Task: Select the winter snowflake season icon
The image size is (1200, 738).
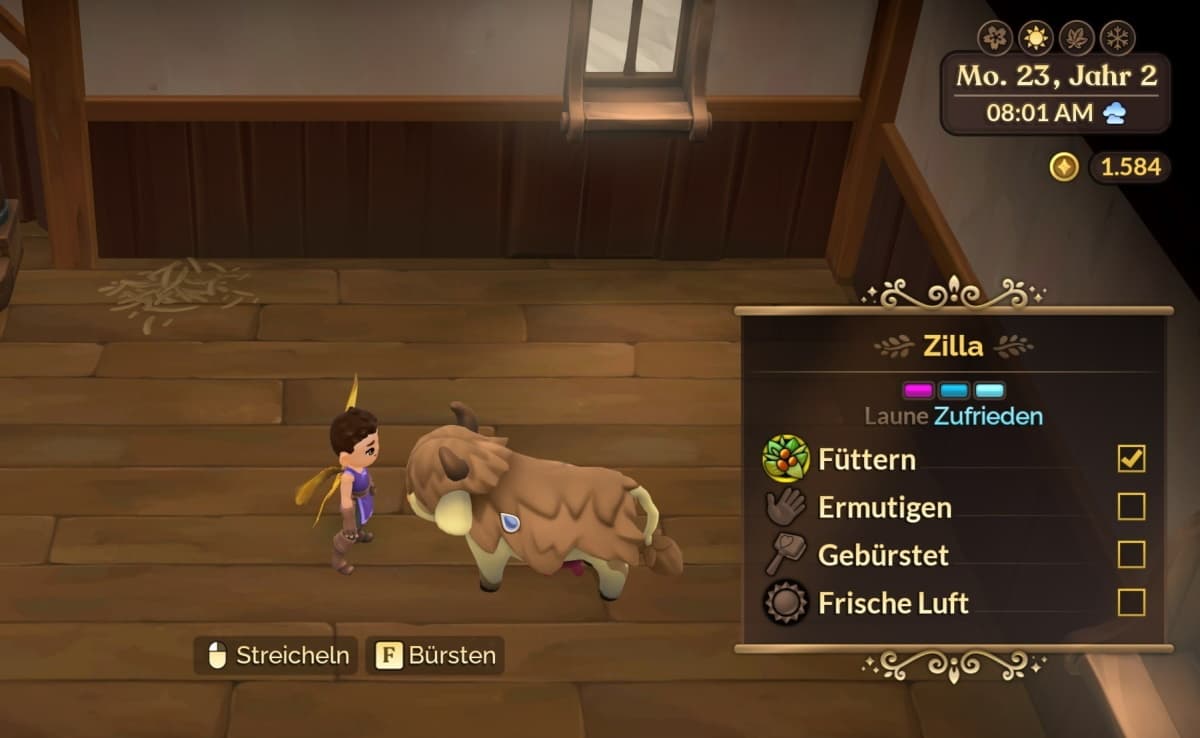Action: (x=1118, y=37)
